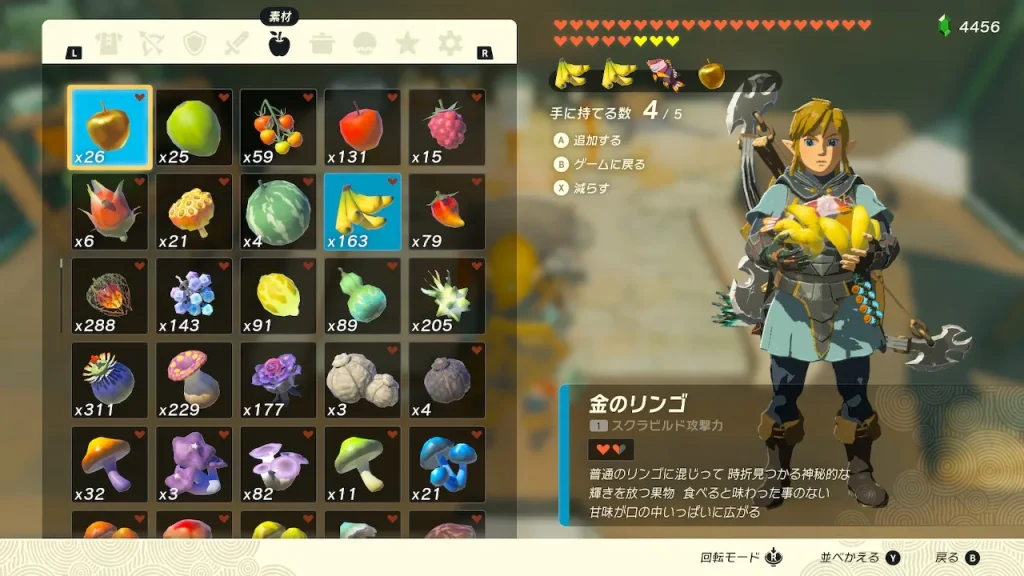Switch to the cooking pot food tab

click(322, 44)
